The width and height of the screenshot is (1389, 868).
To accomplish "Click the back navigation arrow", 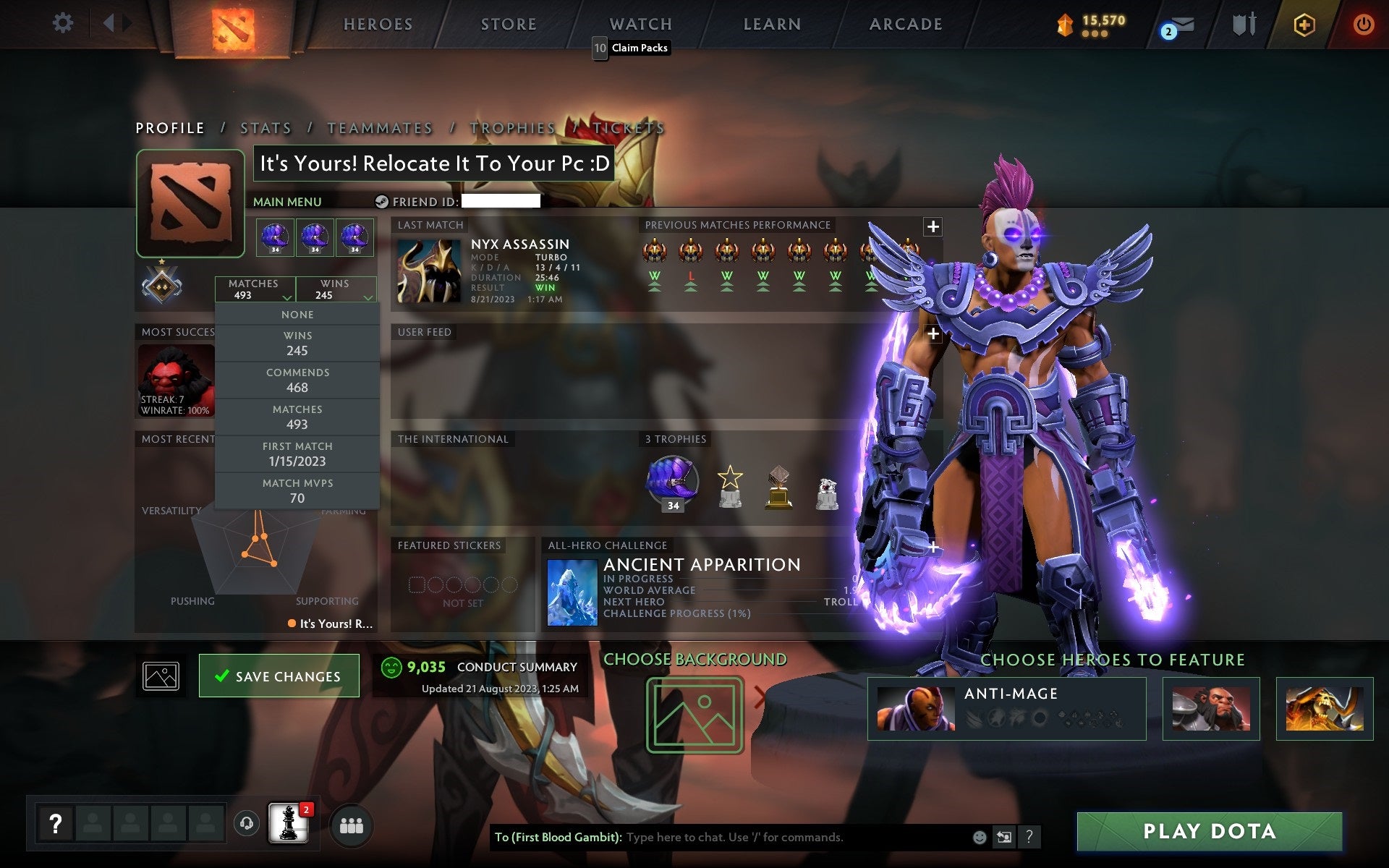I will pos(110,23).
